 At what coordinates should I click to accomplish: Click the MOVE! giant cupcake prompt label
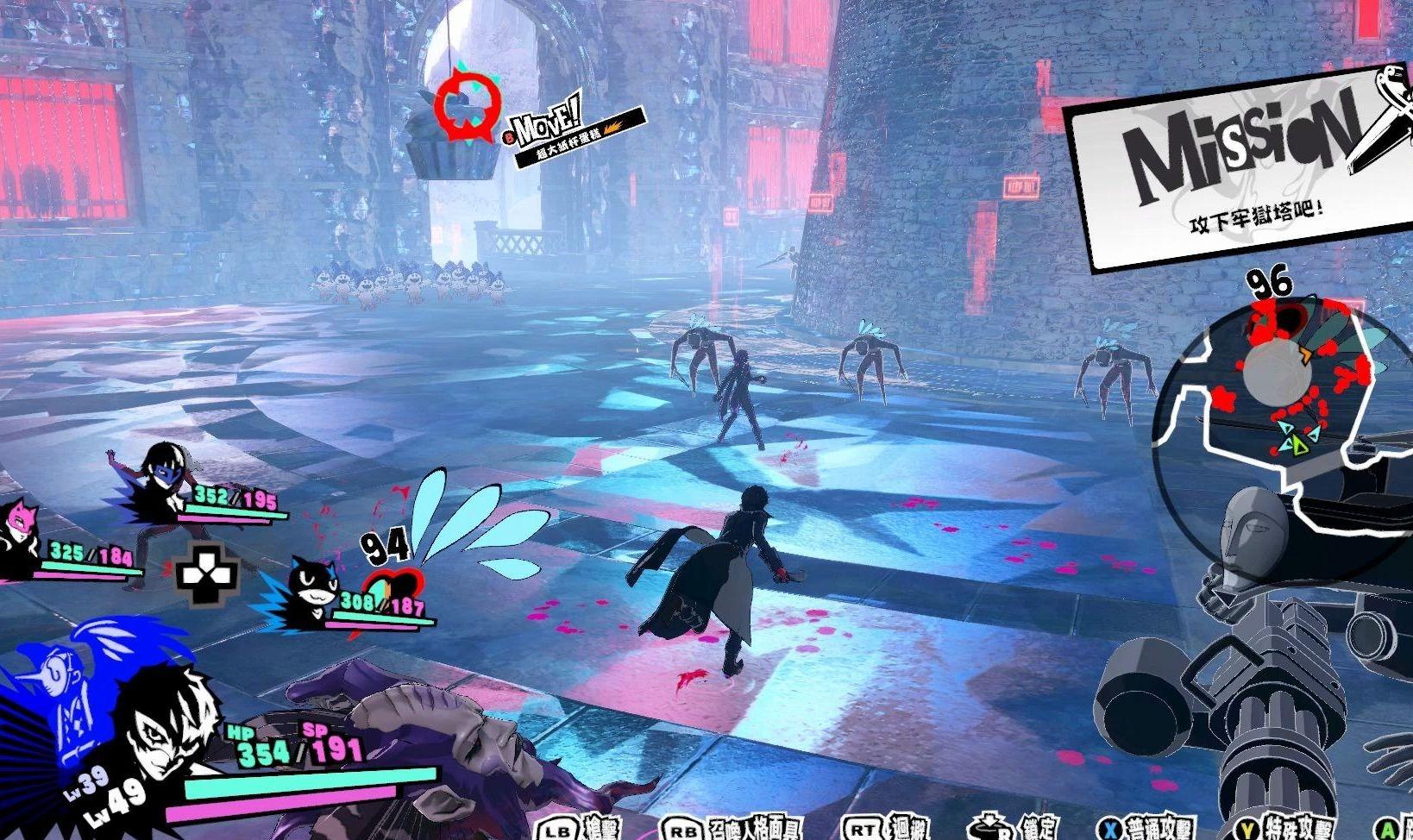[x=576, y=128]
